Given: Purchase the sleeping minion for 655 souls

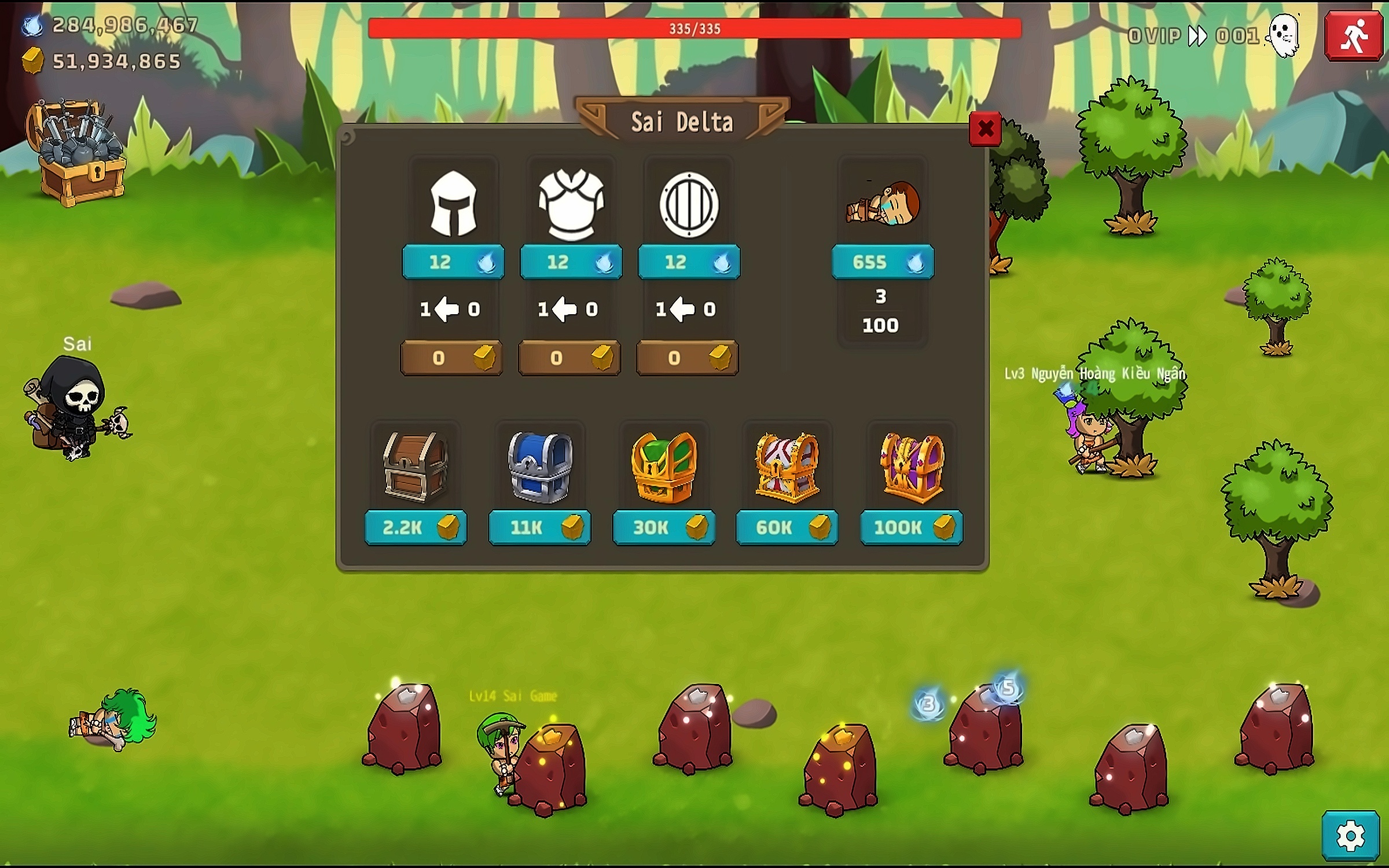Looking at the screenshot, I should (883, 262).
